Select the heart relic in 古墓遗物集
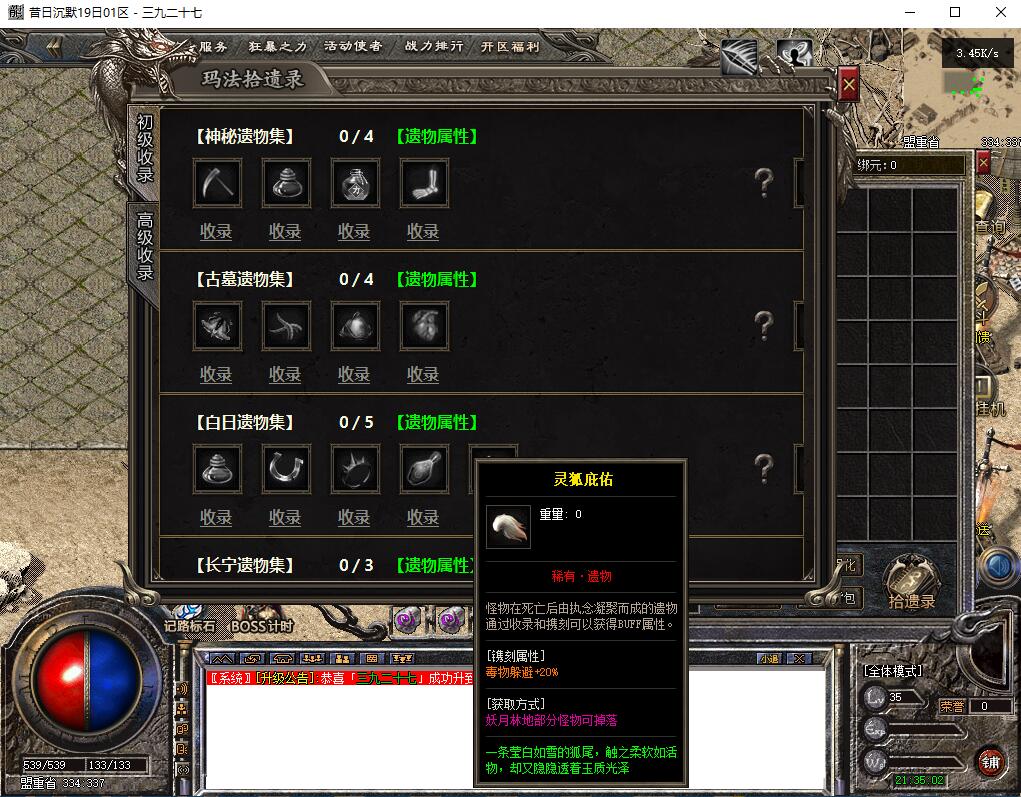 pyautogui.click(x=424, y=326)
